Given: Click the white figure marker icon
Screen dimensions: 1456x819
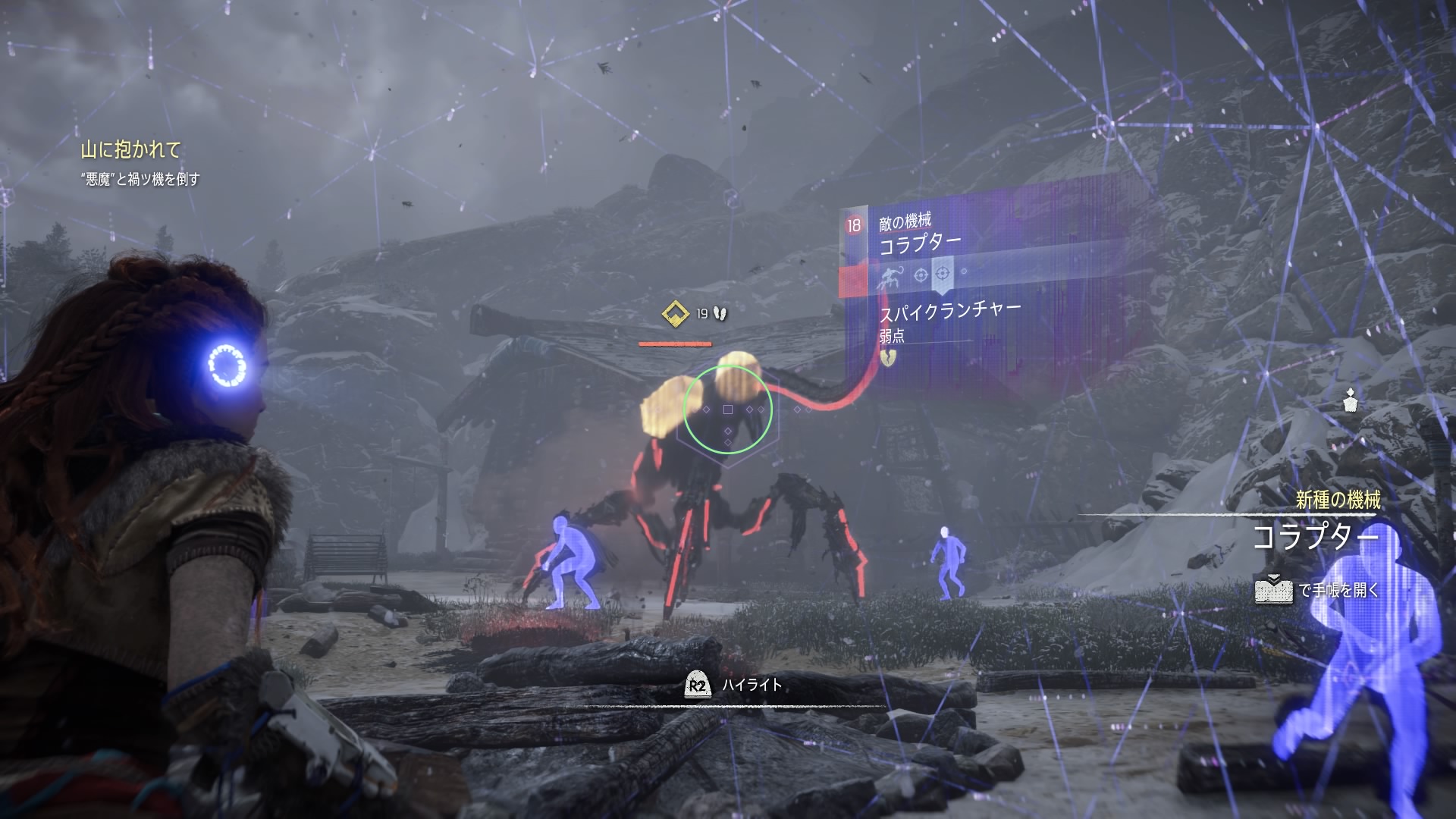Looking at the screenshot, I should click(1350, 400).
